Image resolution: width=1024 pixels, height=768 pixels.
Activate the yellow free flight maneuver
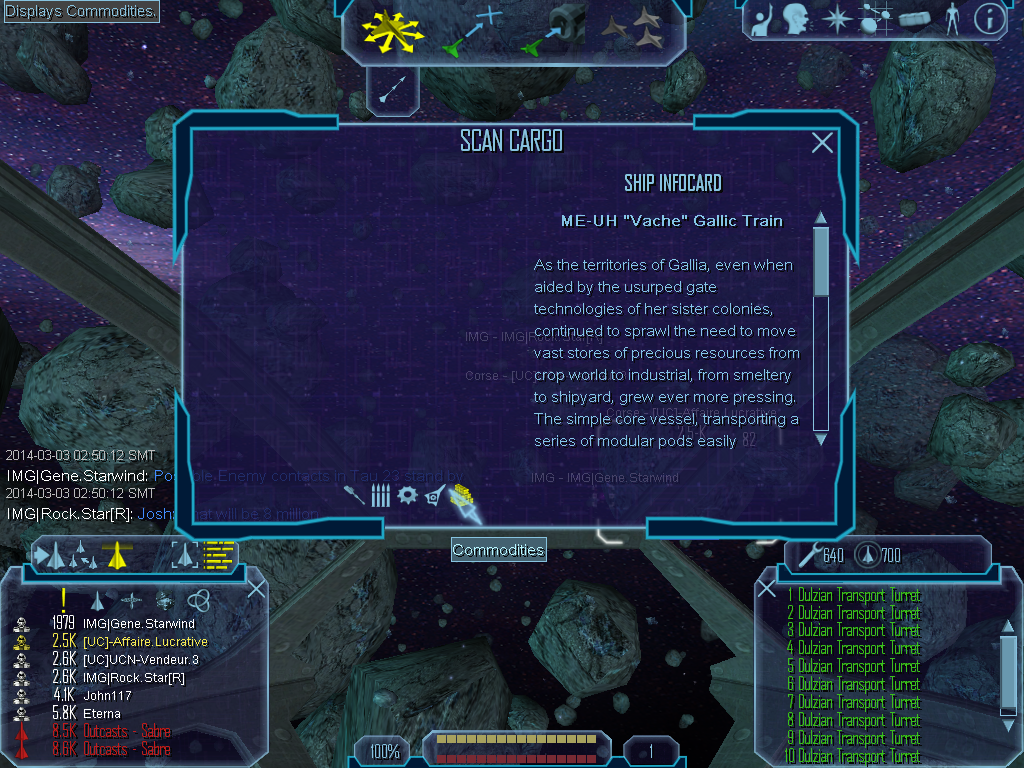tap(394, 32)
